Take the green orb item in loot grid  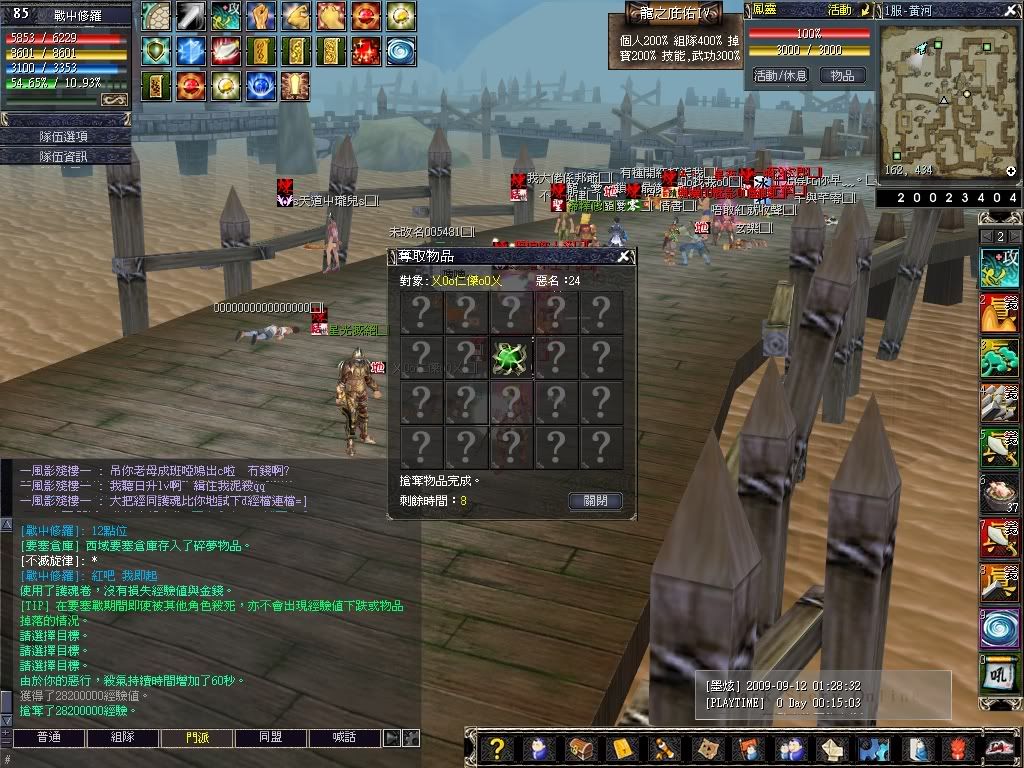[x=511, y=357]
